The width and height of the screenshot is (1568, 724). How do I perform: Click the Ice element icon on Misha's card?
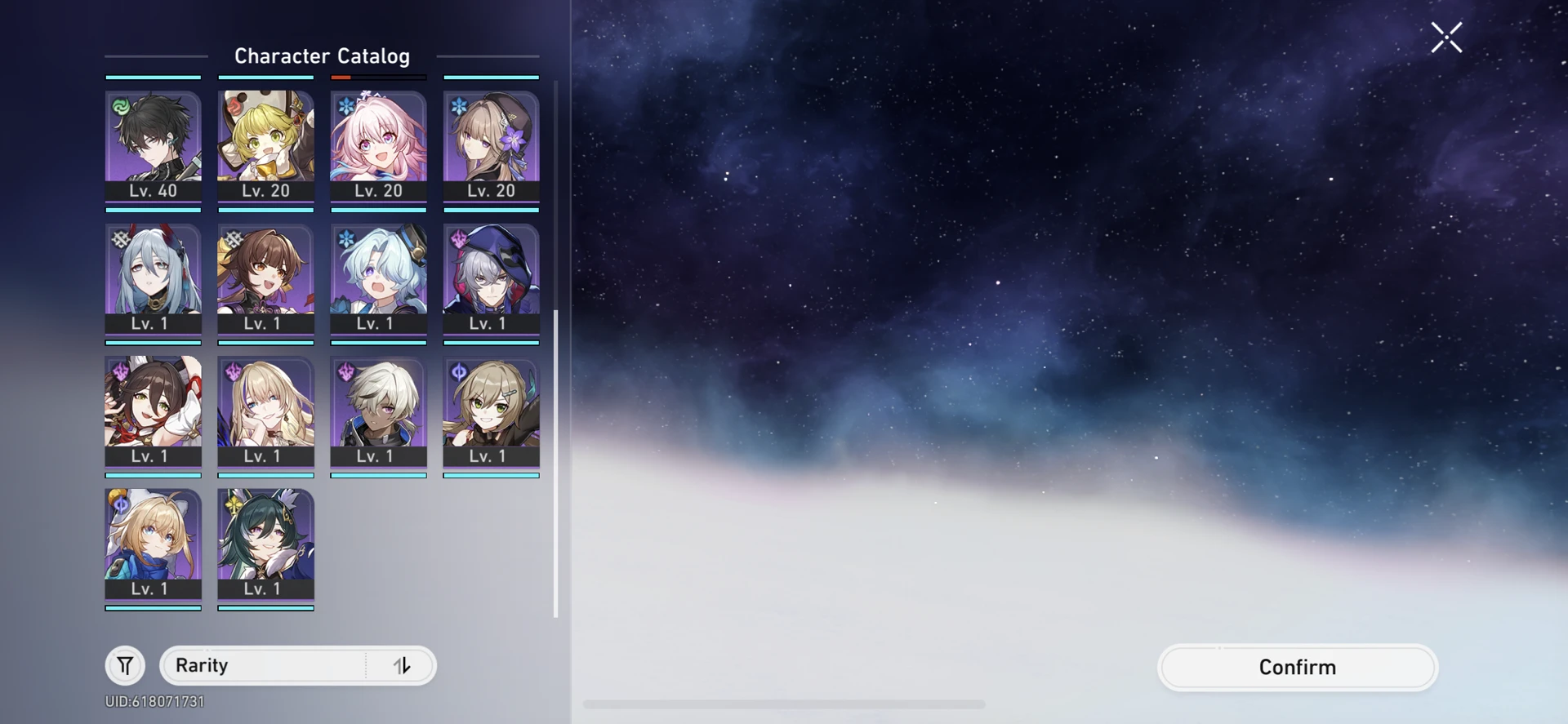point(345,238)
